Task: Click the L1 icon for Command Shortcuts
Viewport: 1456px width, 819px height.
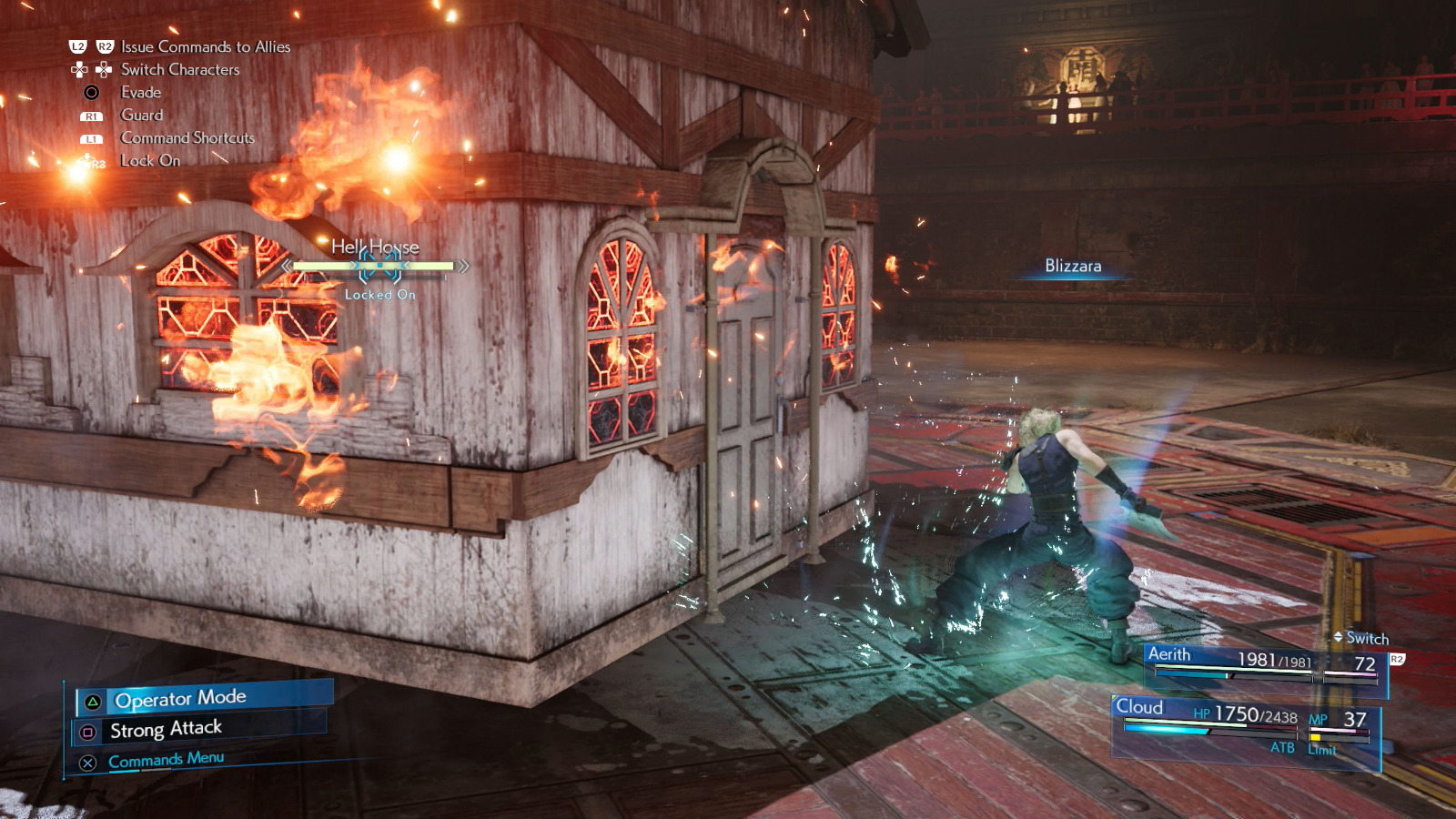Action: pos(92,138)
